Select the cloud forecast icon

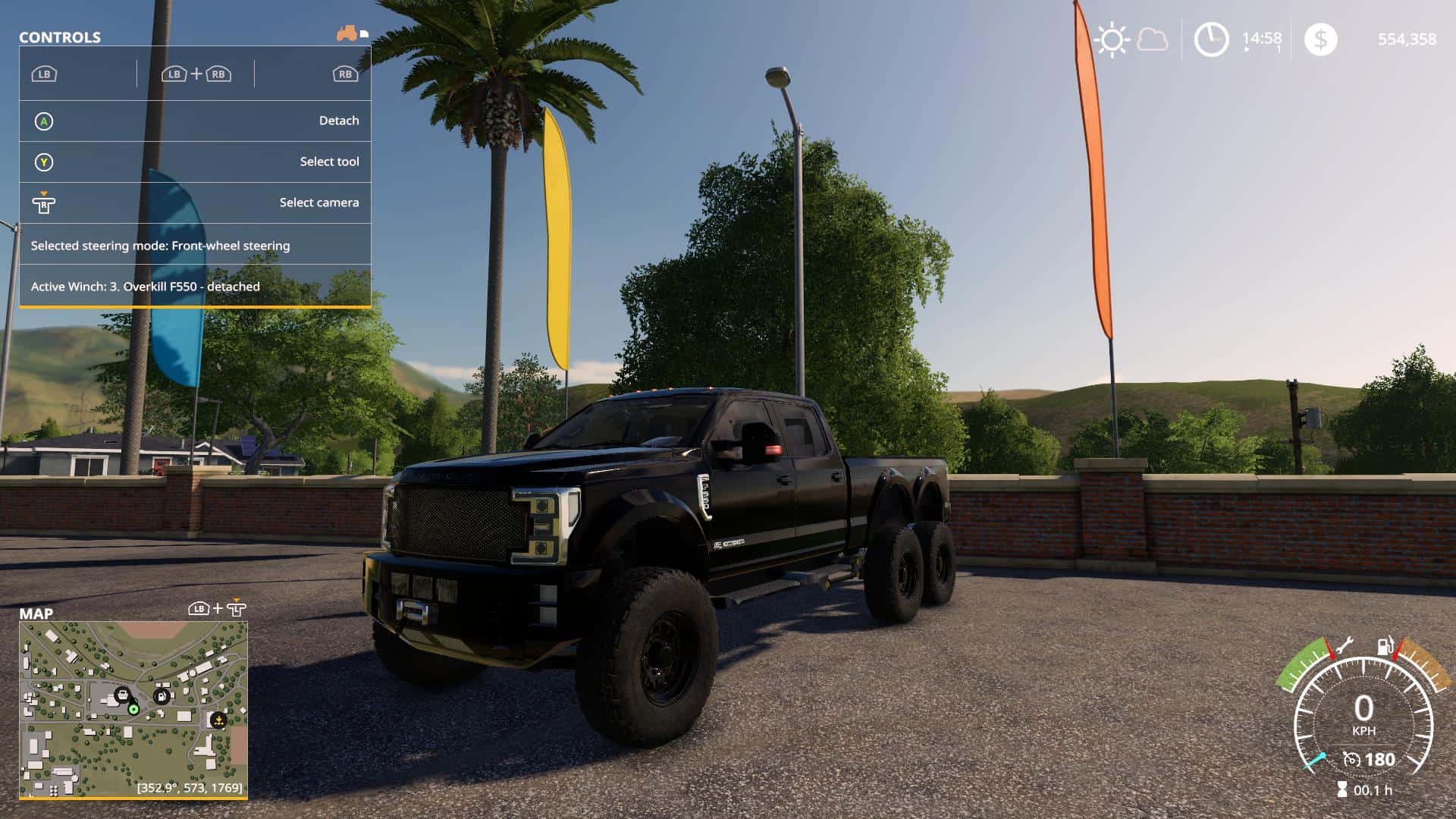tap(1153, 39)
